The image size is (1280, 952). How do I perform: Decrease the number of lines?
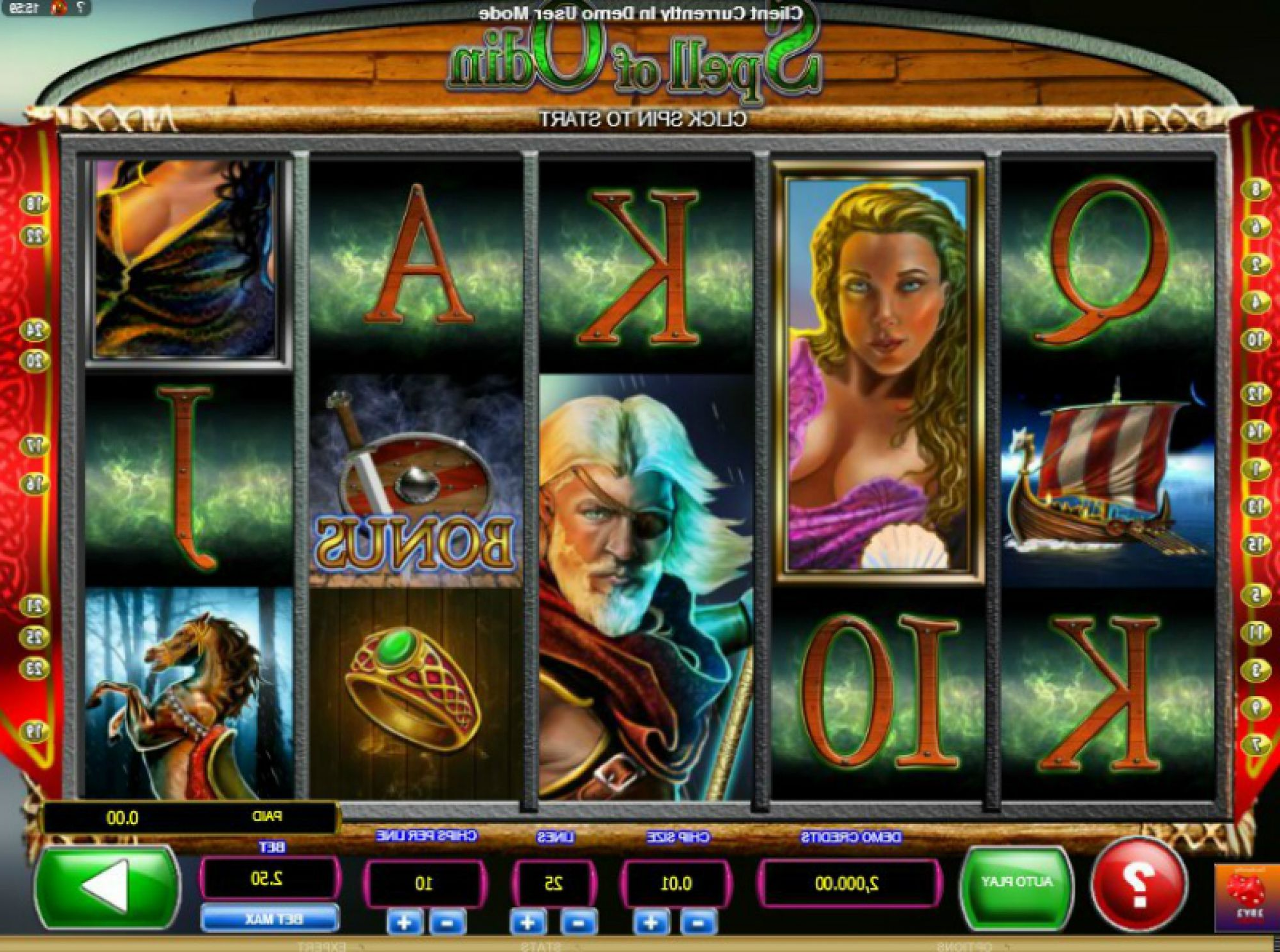click(576, 923)
